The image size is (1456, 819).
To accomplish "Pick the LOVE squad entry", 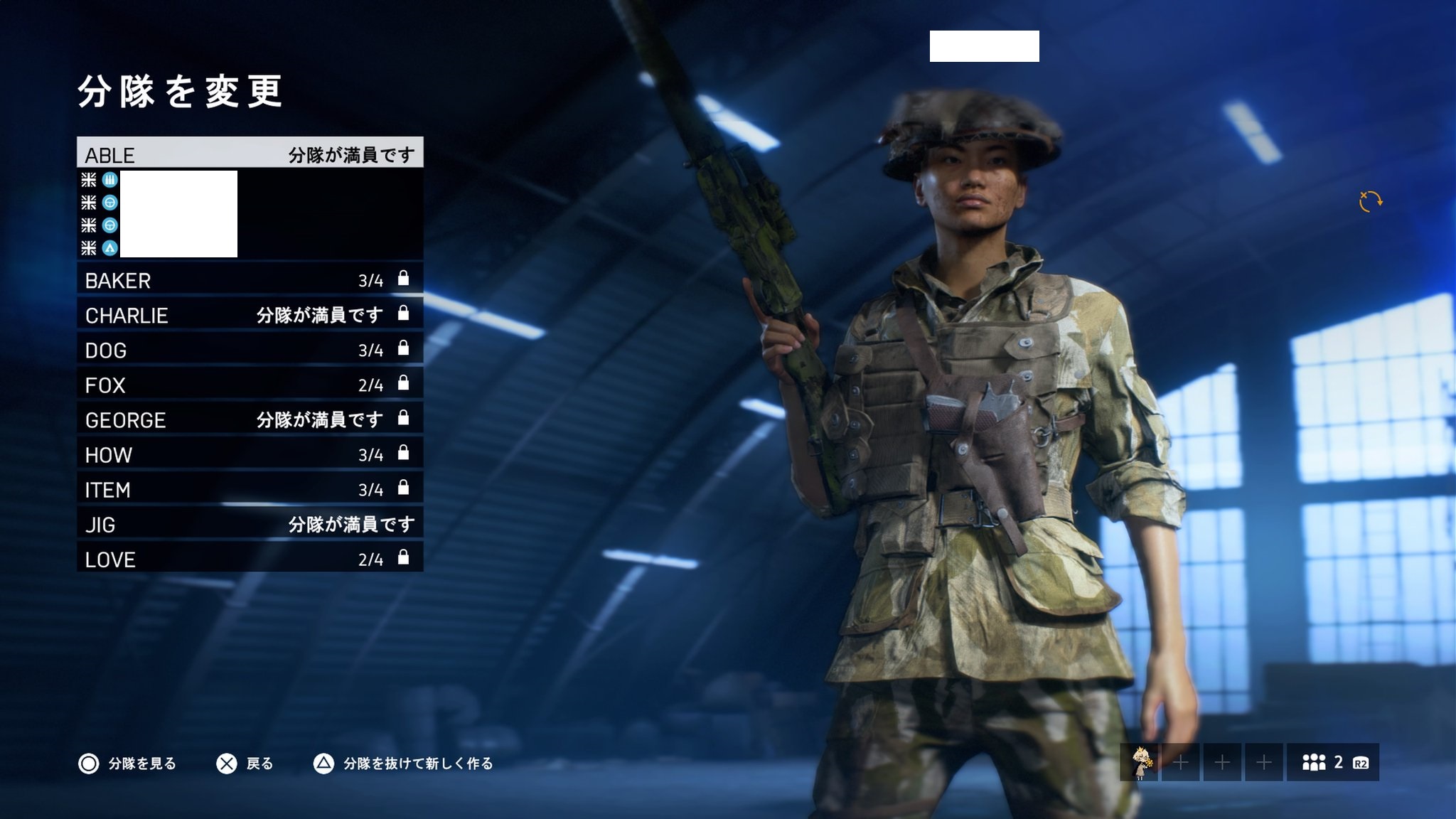I will point(250,558).
